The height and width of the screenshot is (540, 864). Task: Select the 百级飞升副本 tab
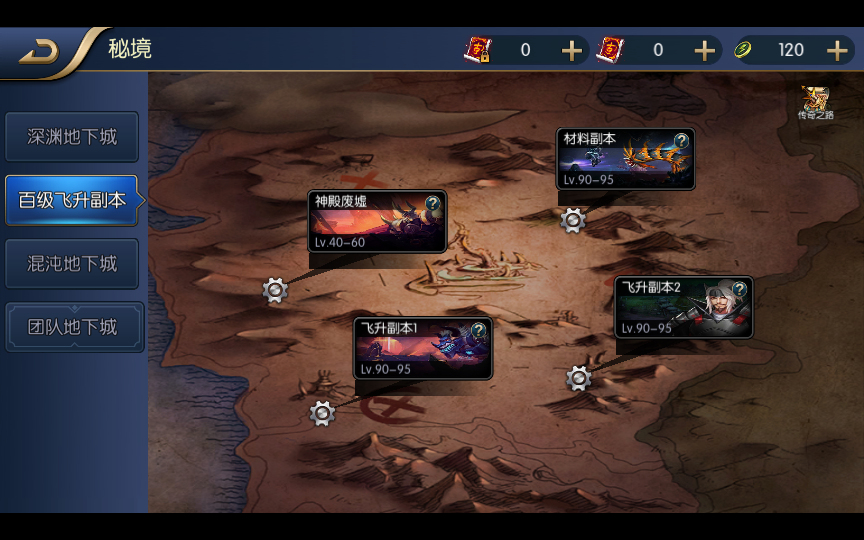(72, 200)
